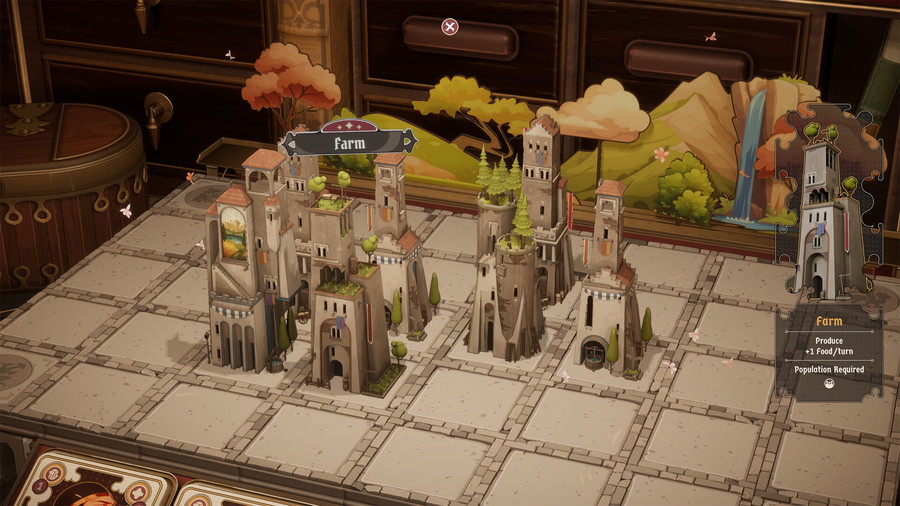Click the Farm name banner above towers
The image size is (900, 506).
(x=349, y=142)
